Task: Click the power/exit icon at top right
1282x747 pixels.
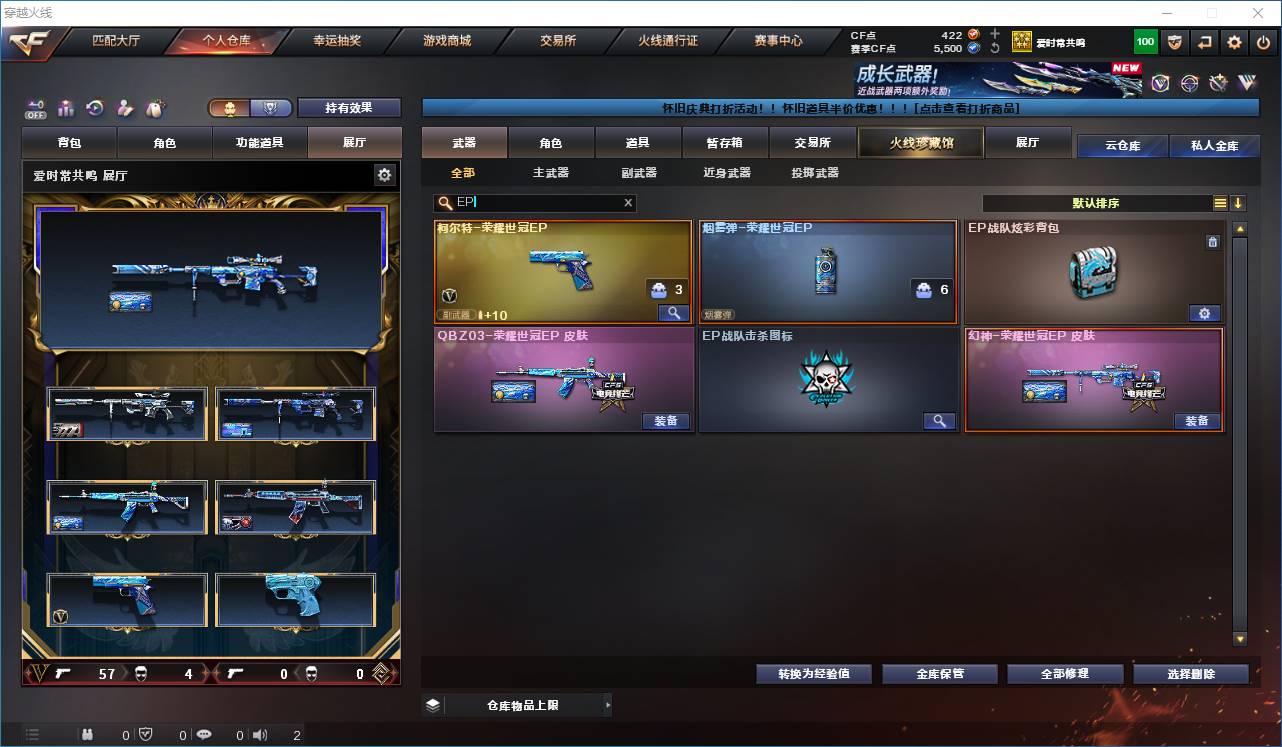Action: pyautogui.click(x=1263, y=42)
